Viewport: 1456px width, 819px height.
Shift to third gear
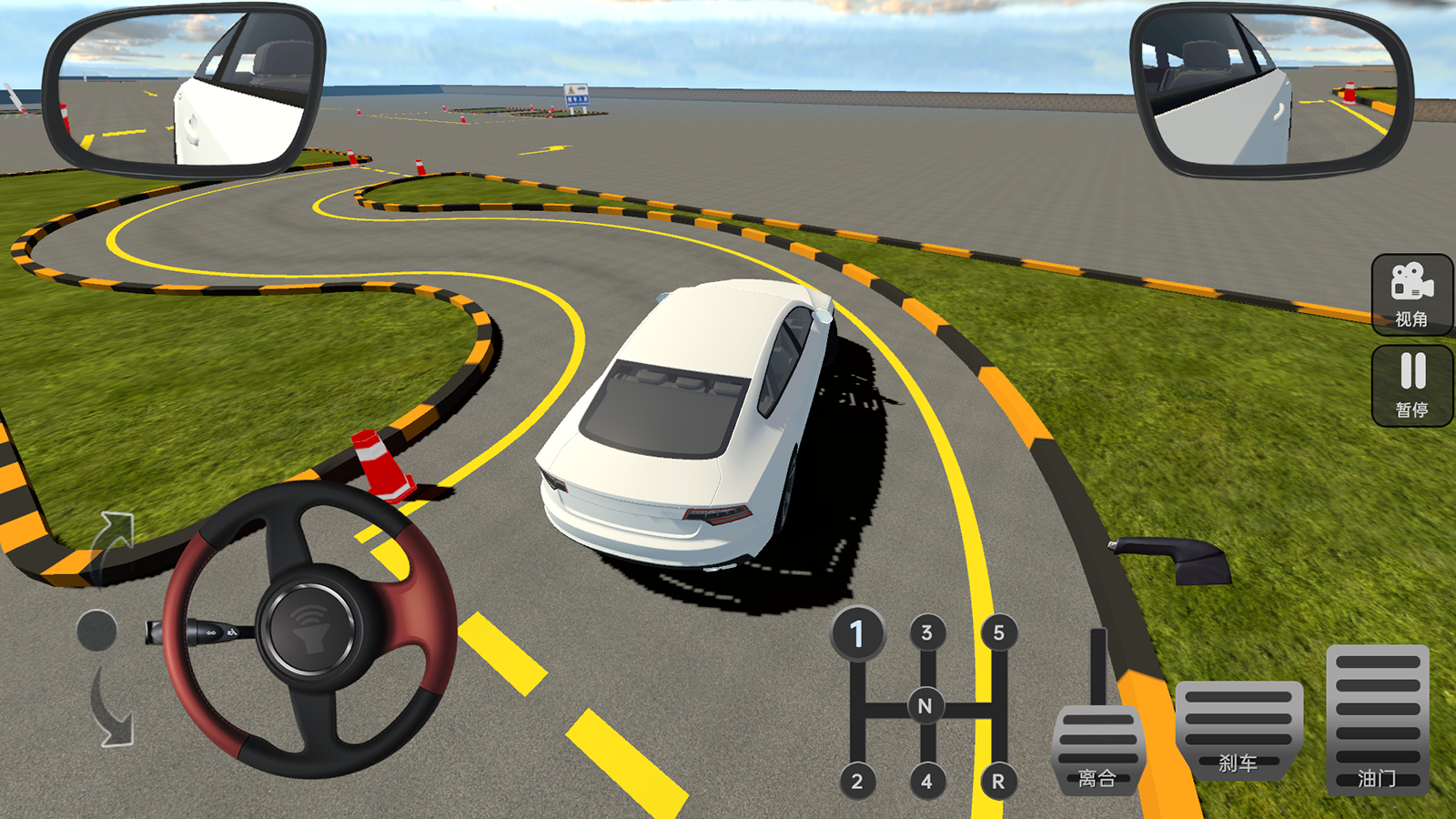(x=926, y=632)
